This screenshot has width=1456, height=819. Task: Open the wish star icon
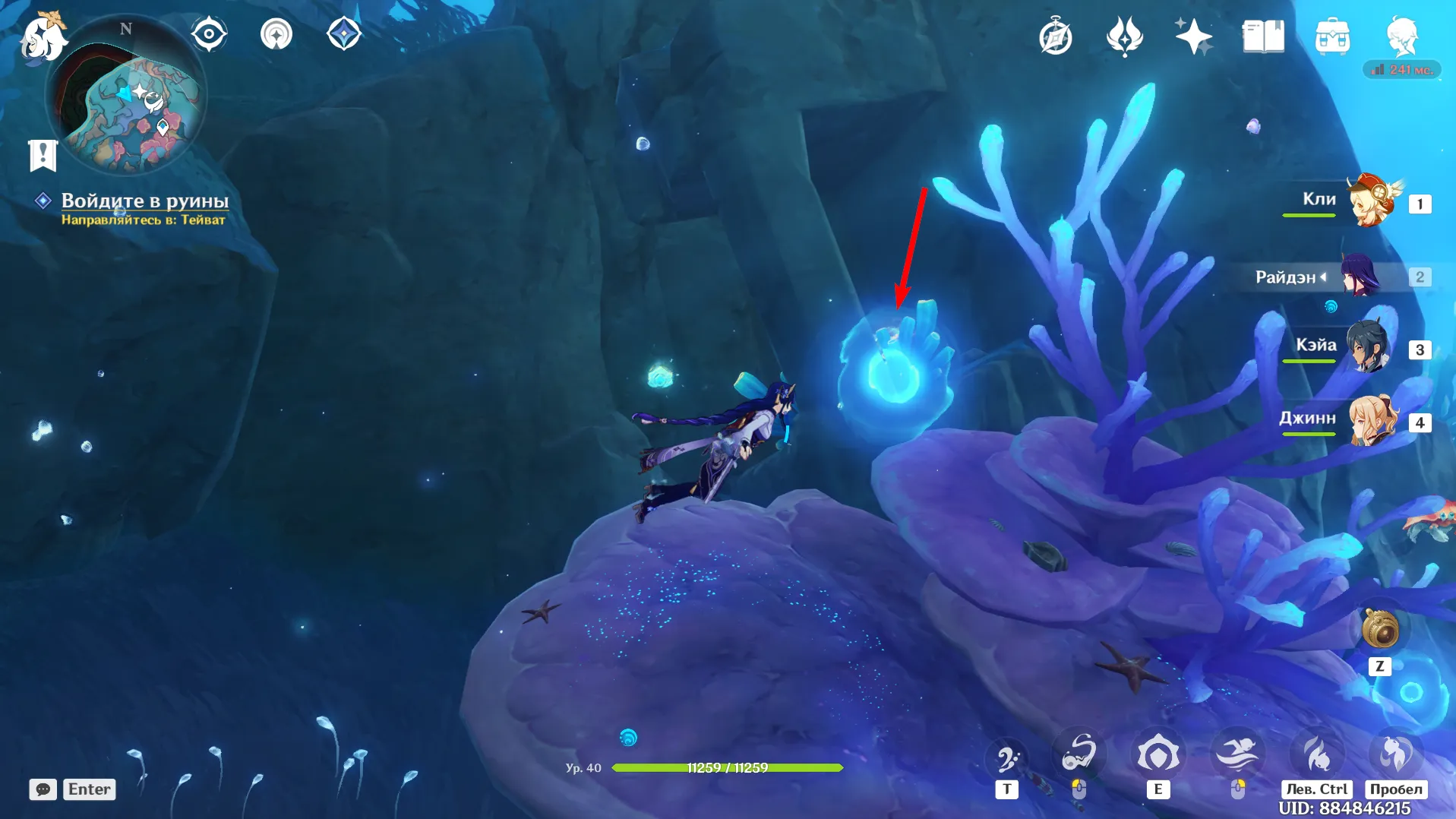1192,36
